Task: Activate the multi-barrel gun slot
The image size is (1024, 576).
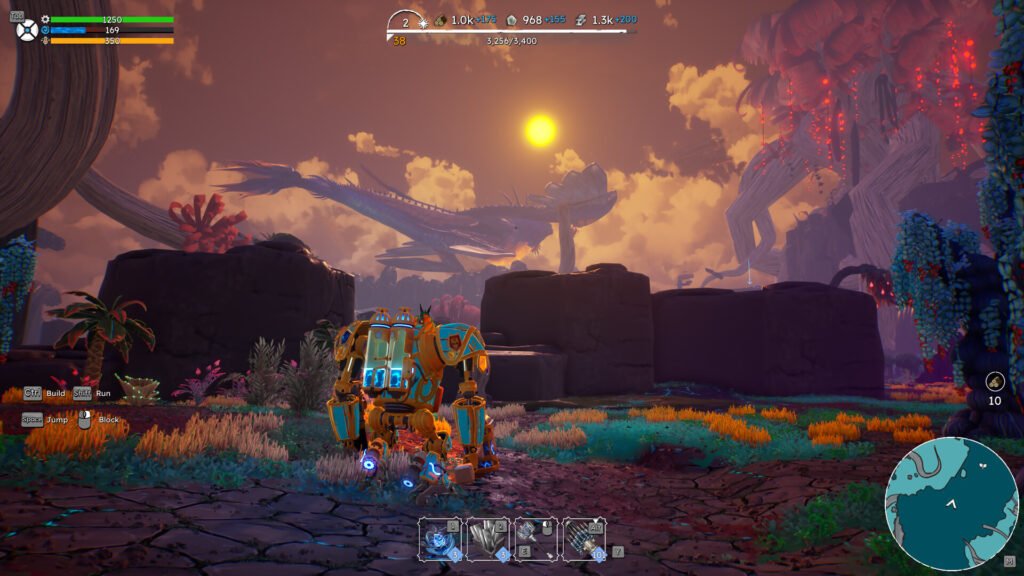Action: tap(584, 538)
